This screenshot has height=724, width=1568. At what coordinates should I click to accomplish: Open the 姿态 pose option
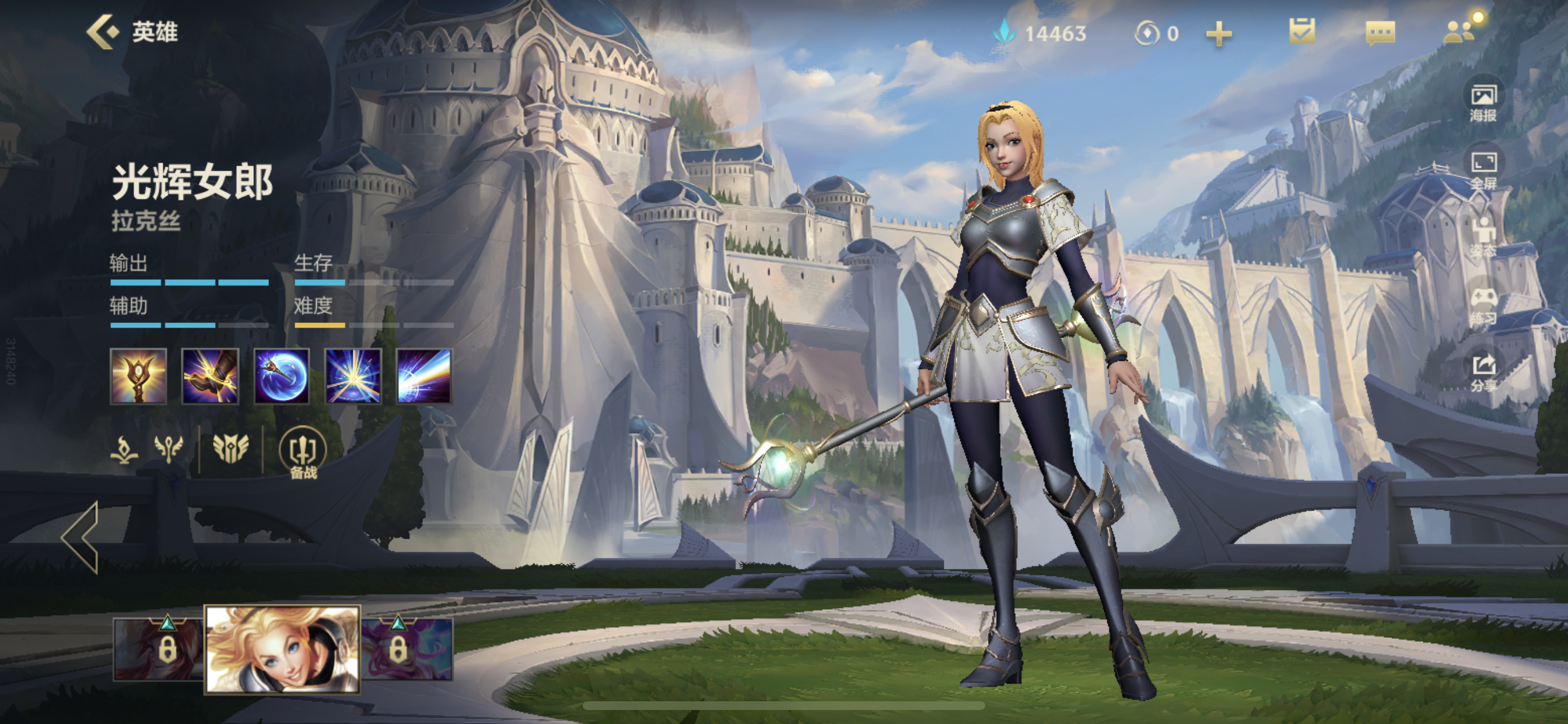pyautogui.click(x=1483, y=237)
